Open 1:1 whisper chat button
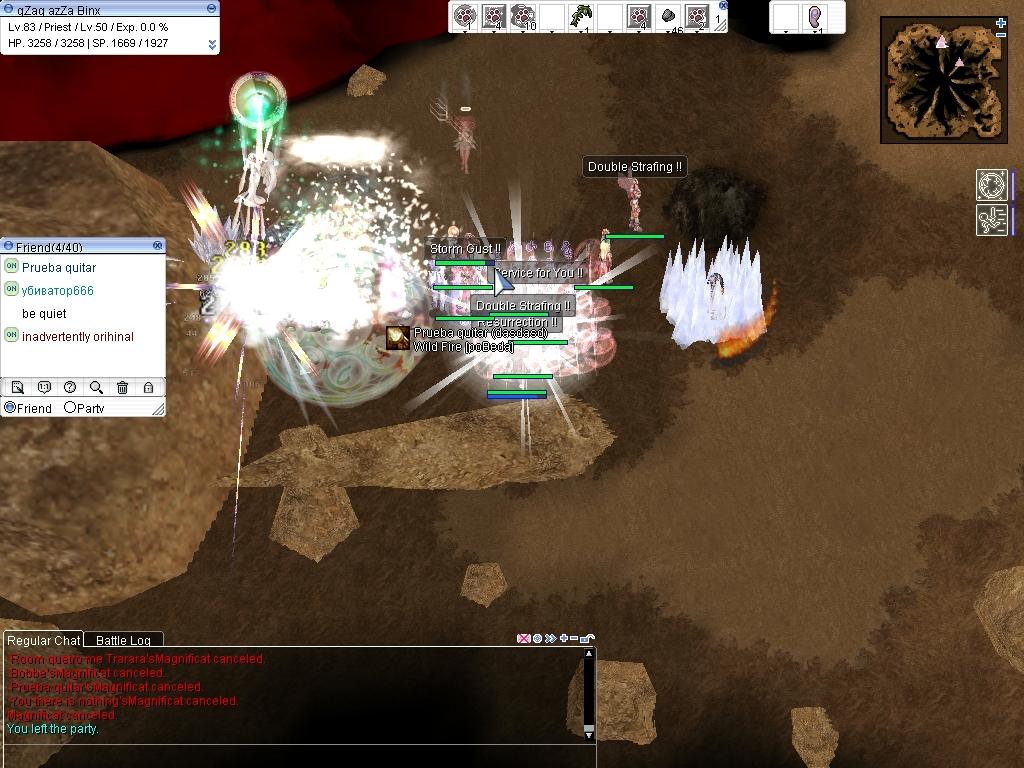Viewport: 1024px width, 768px height. click(x=44, y=388)
